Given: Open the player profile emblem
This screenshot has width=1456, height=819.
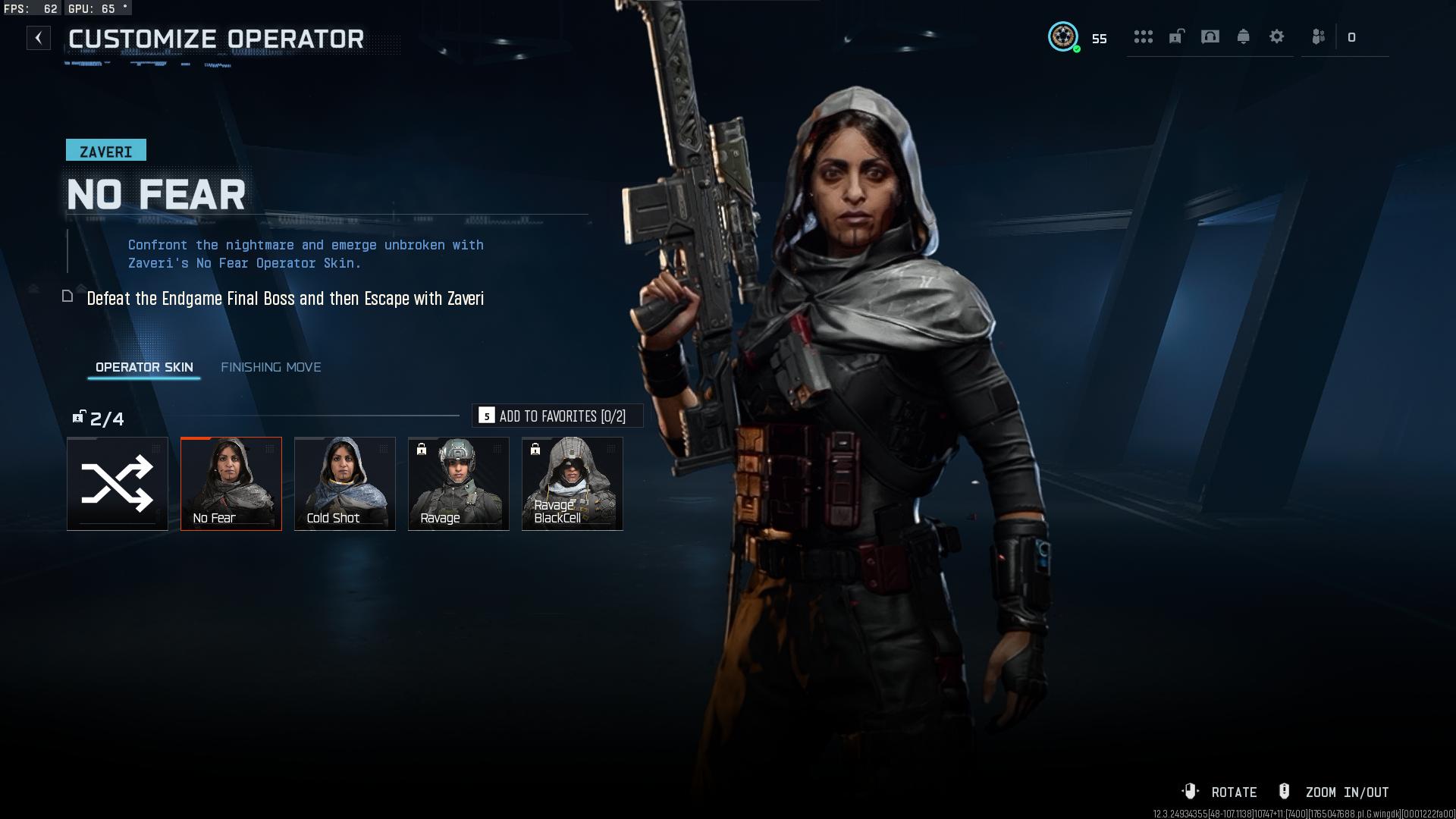Looking at the screenshot, I should pyautogui.click(x=1063, y=36).
